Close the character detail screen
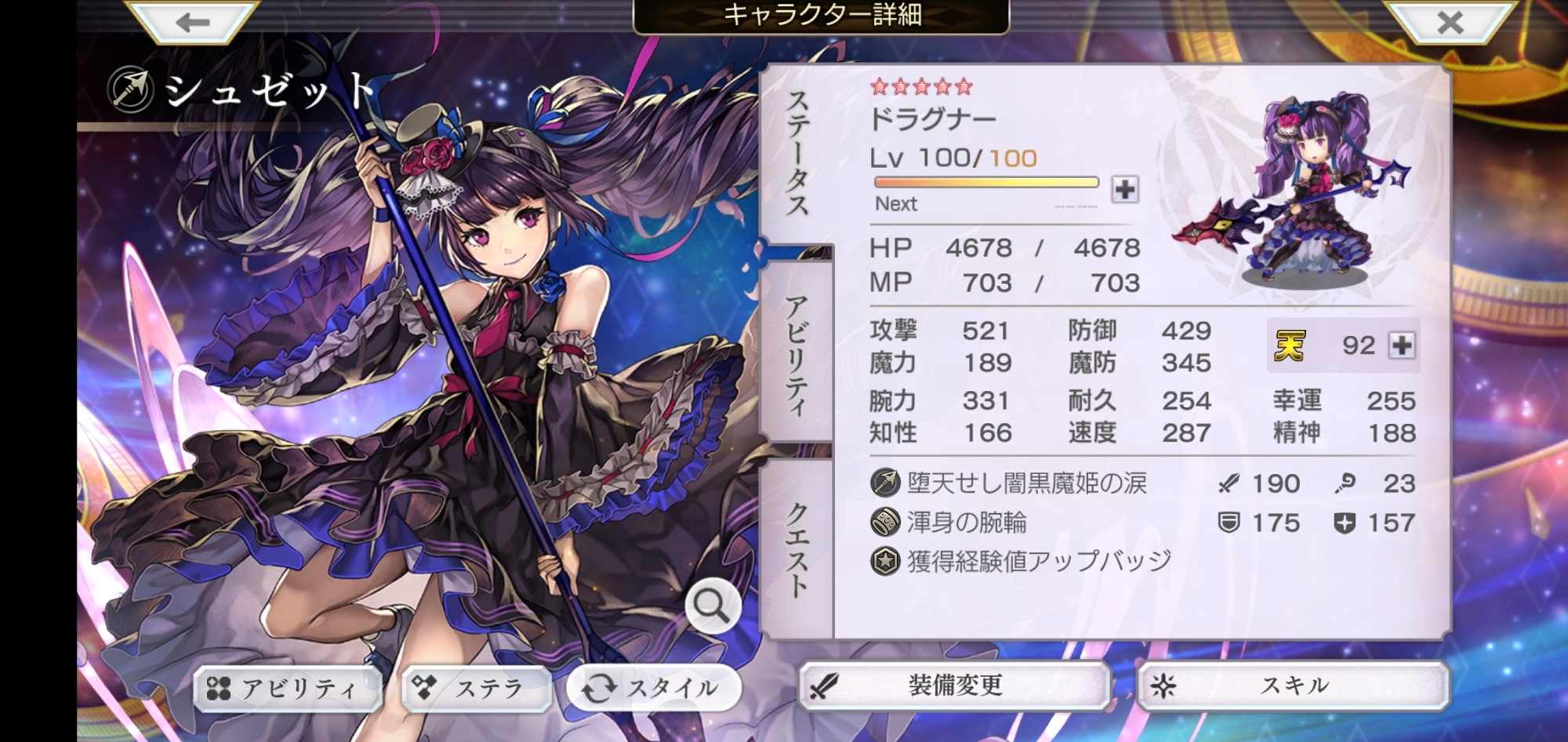This screenshot has width=1568, height=742. pyautogui.click(x=1450, y=22)
